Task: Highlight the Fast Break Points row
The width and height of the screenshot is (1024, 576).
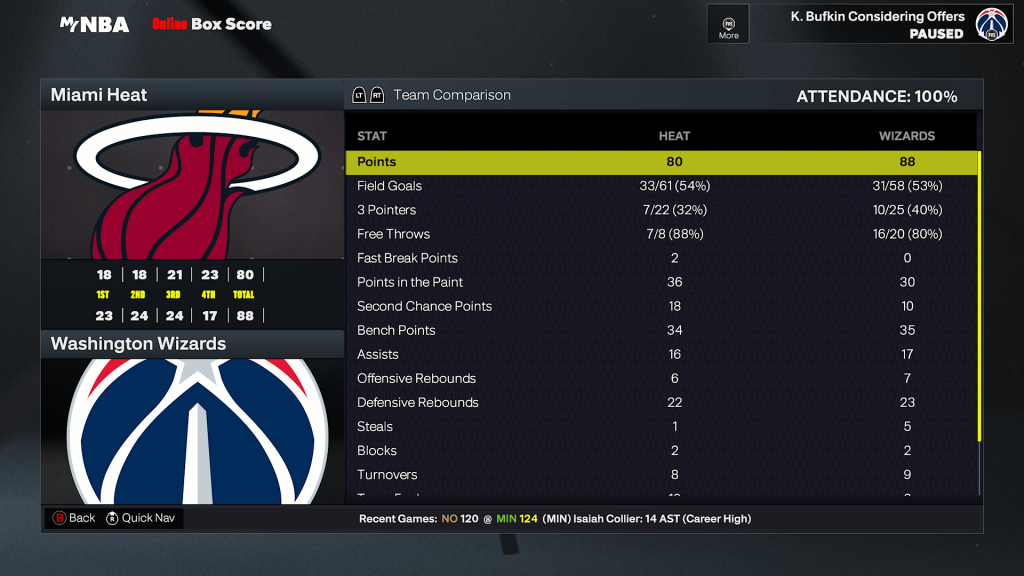Action: click(661, 258)
